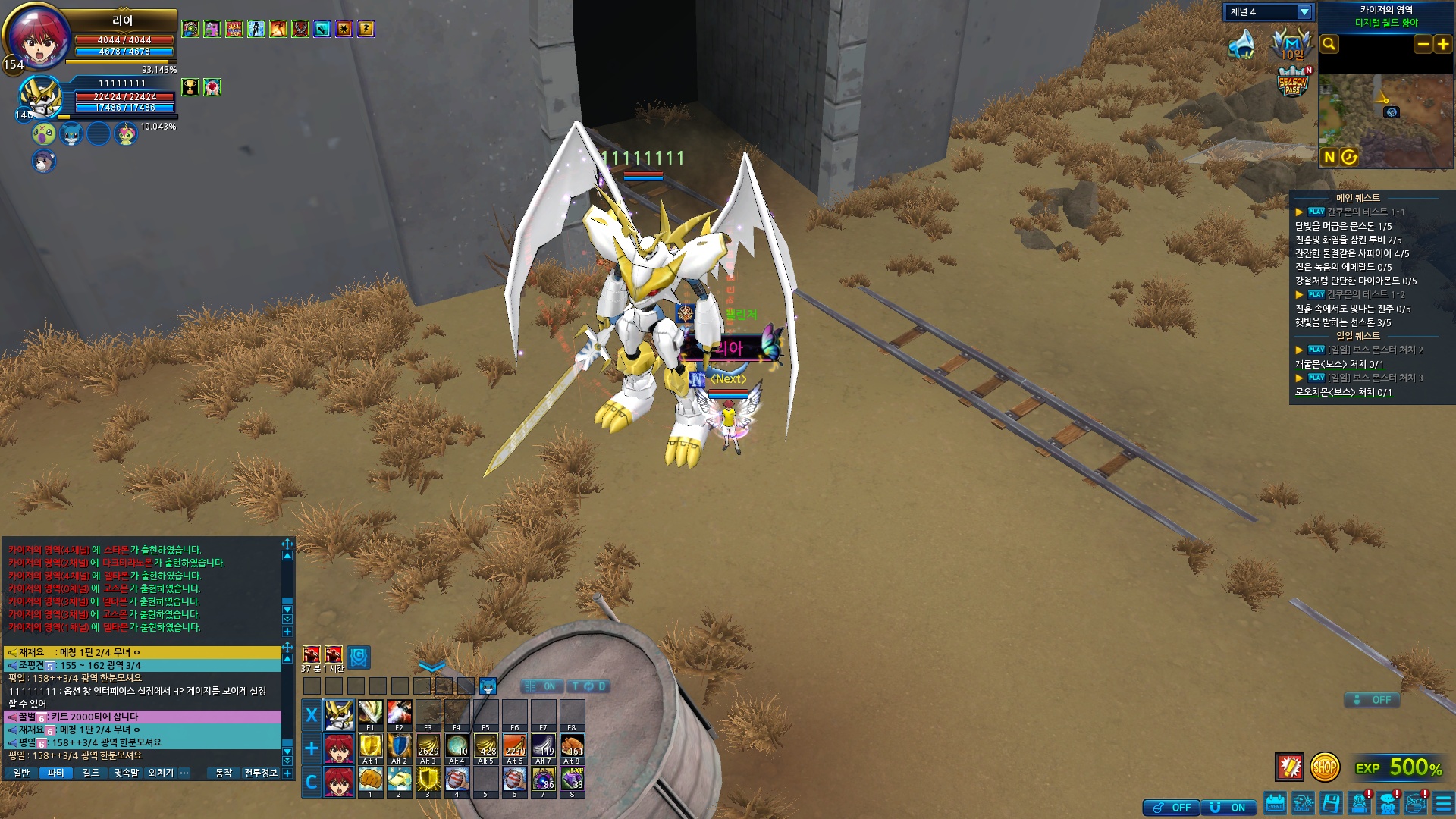The image size is (1456, 819).
Task: Open the gold SHOP coin button
Action: (x=1324, y=767)
